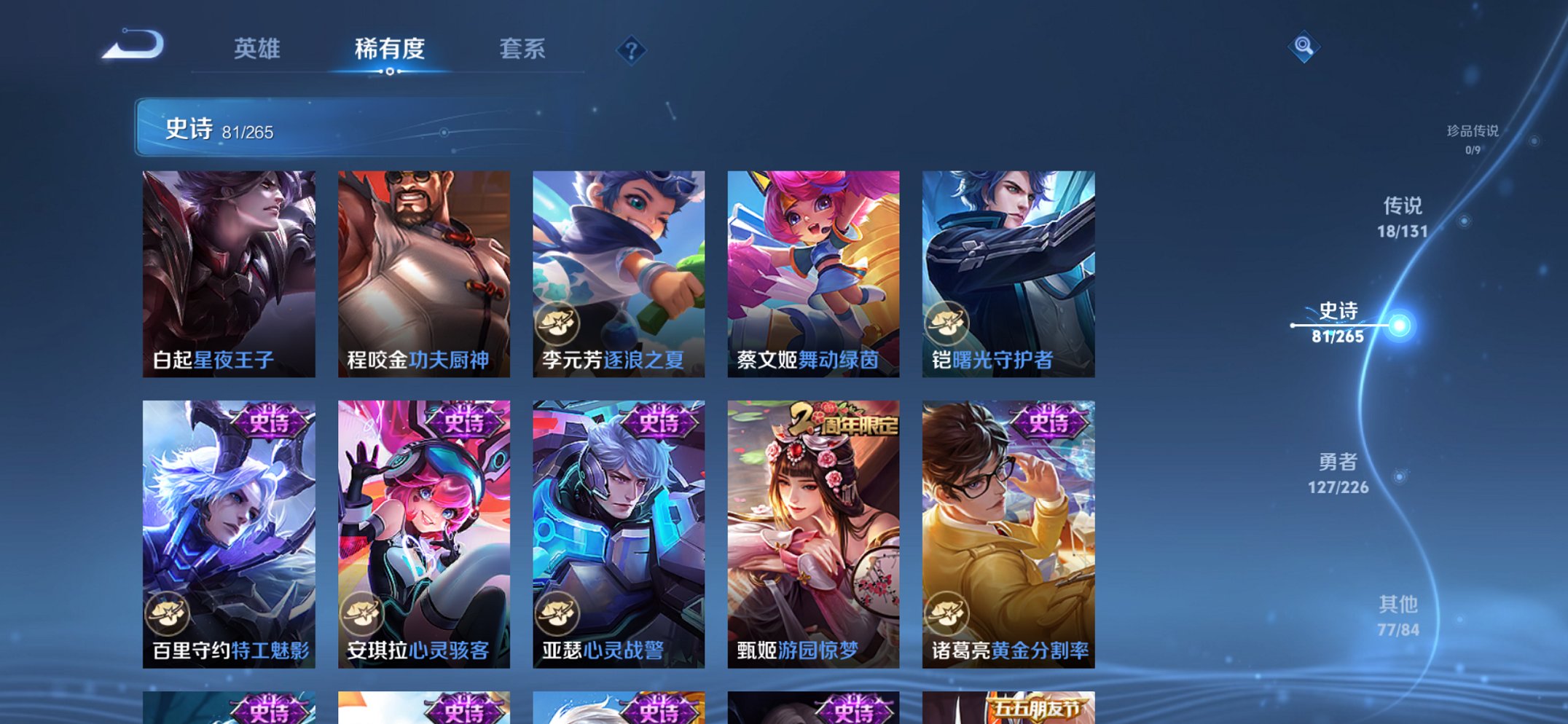
Task: Click the help question mark icon
Action: tap(632, 50)
